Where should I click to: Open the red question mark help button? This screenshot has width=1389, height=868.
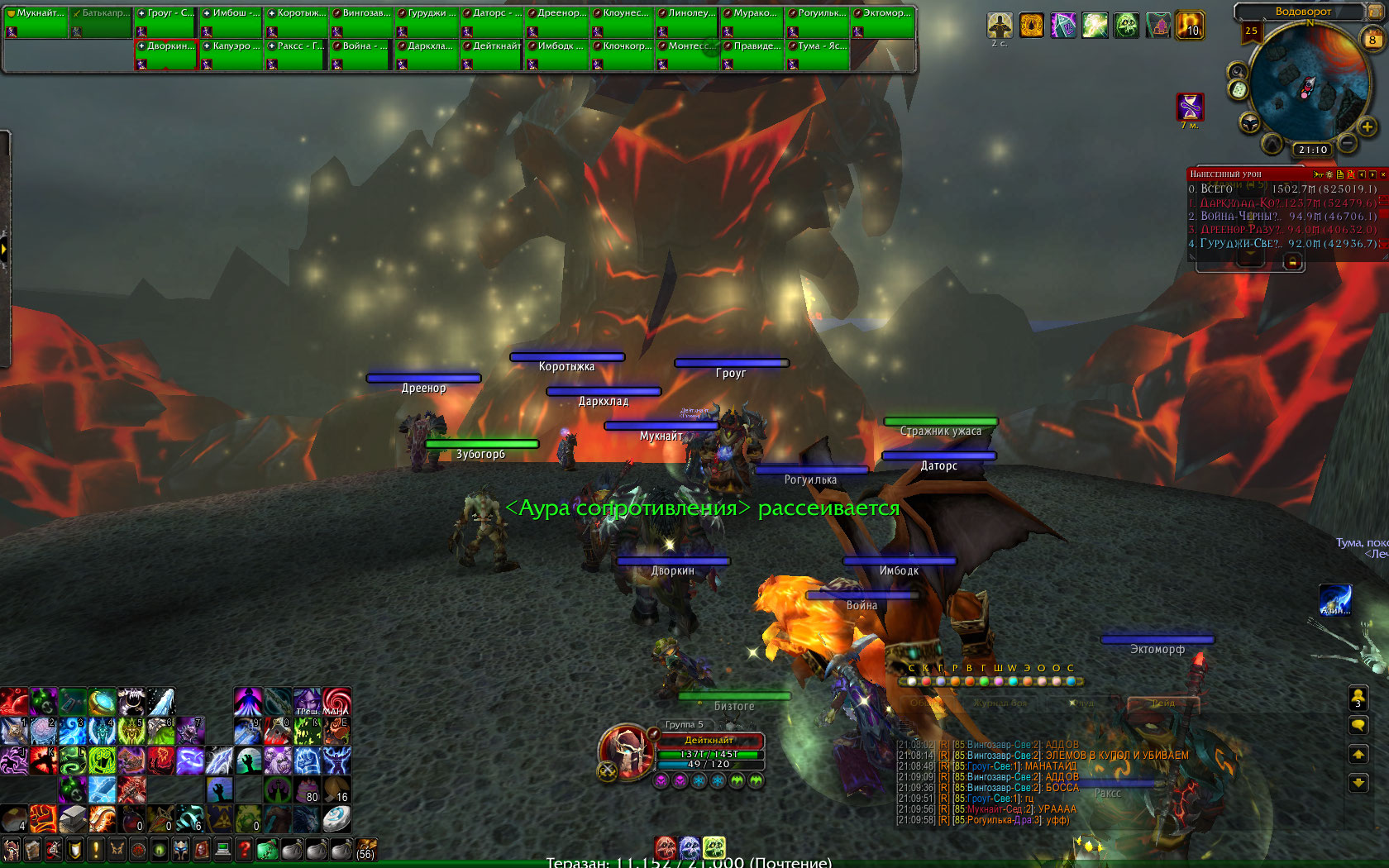coord(244,849)
